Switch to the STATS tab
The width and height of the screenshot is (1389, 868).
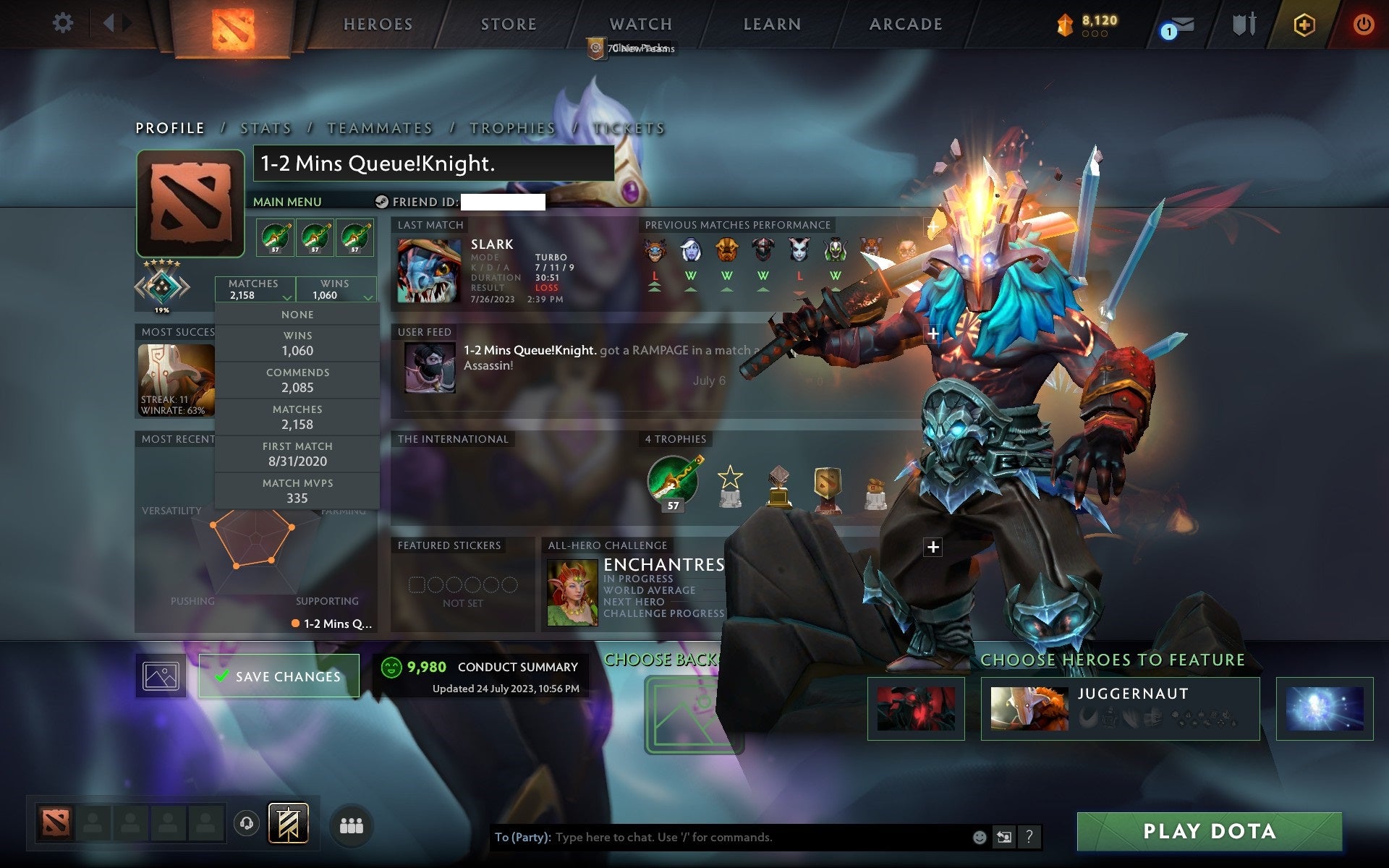[x=266, y=127]
